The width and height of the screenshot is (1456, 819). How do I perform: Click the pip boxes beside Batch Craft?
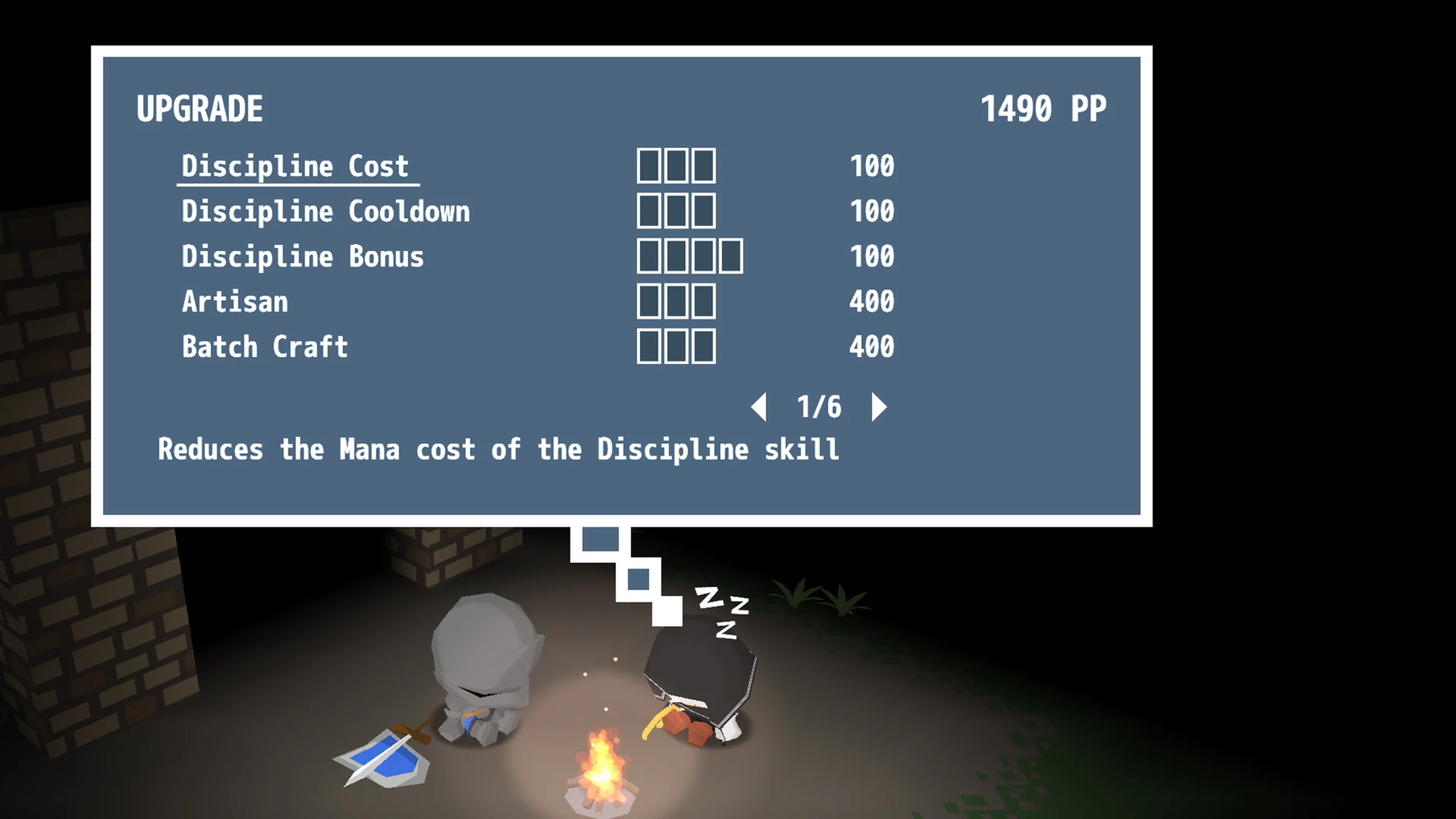(677, 347)
